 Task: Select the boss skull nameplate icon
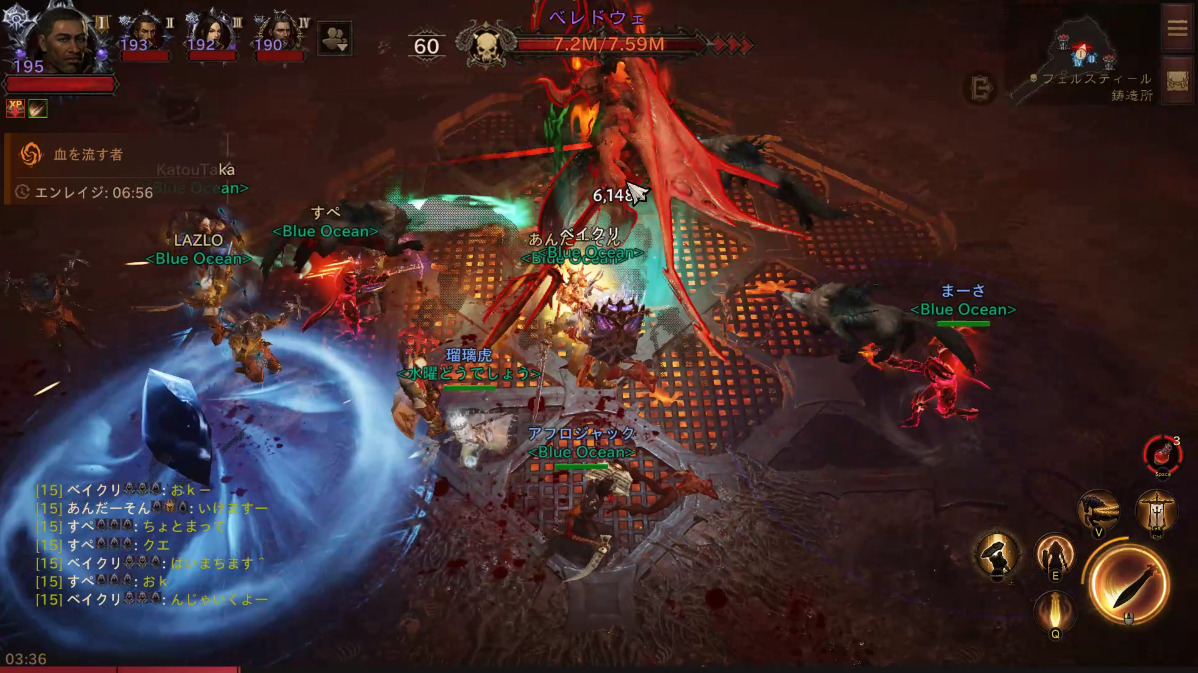[x=485, y=45]
